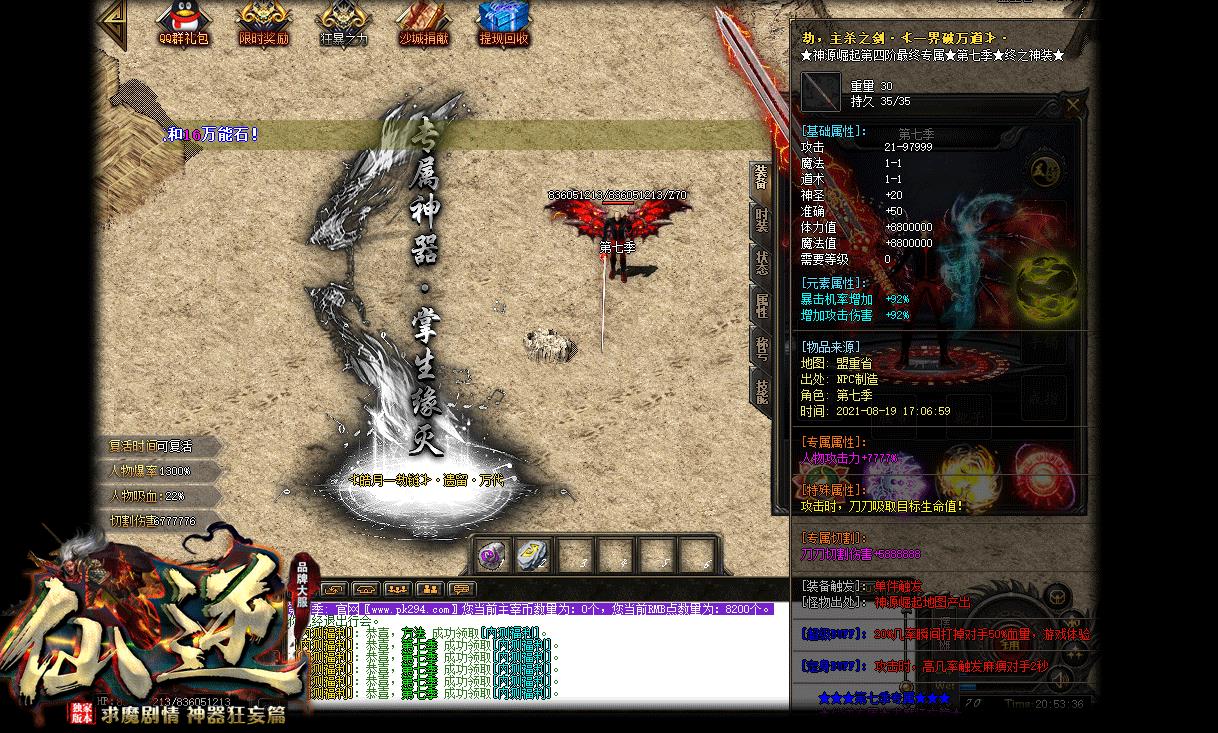Image resolution: width=1218 pixels, height=733 pixels.
Task: Close the character equipment panel
Action: [x=1073, y=105]
